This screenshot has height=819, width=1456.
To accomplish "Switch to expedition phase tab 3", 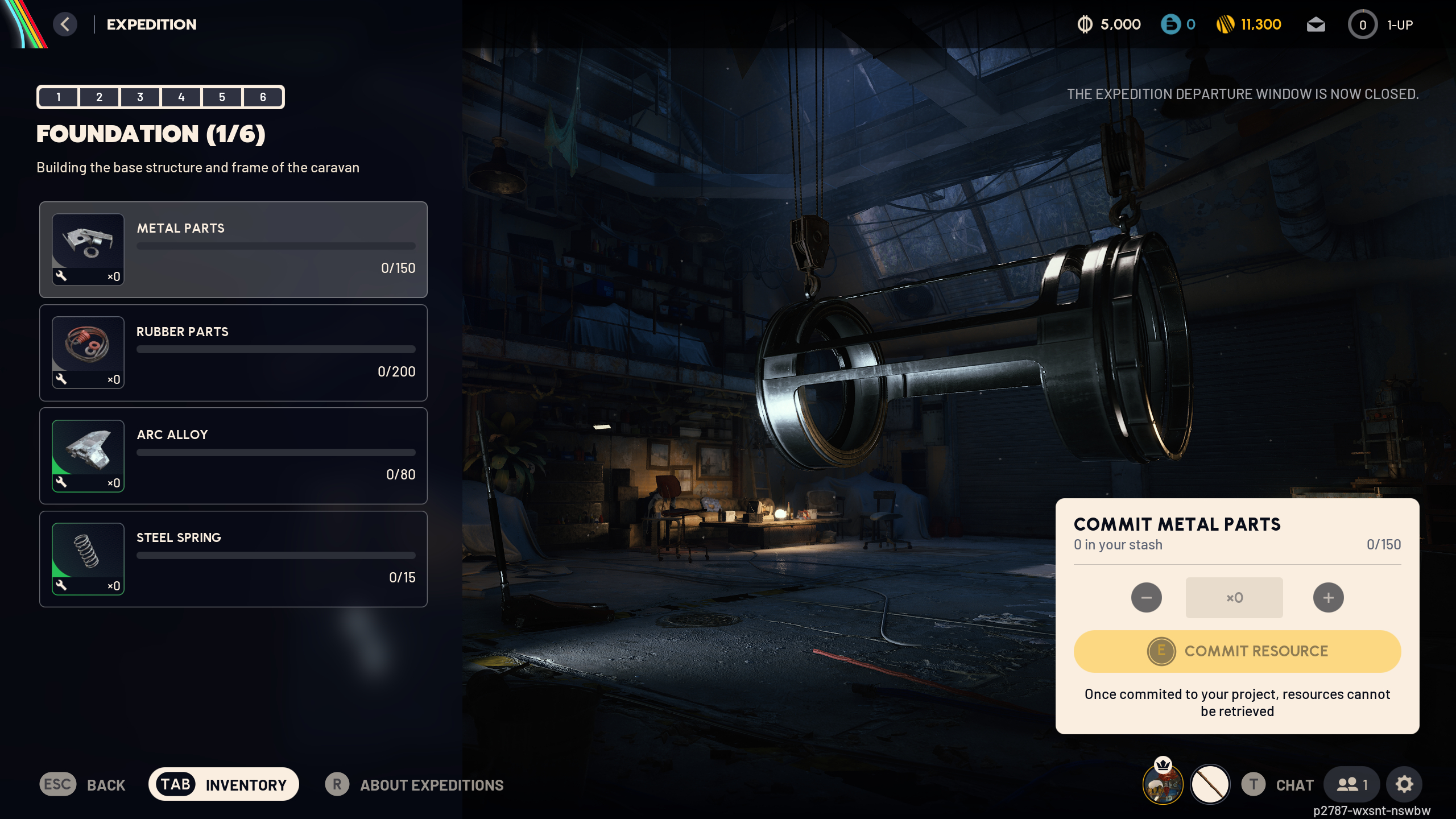I will click(x=139, y=97).
